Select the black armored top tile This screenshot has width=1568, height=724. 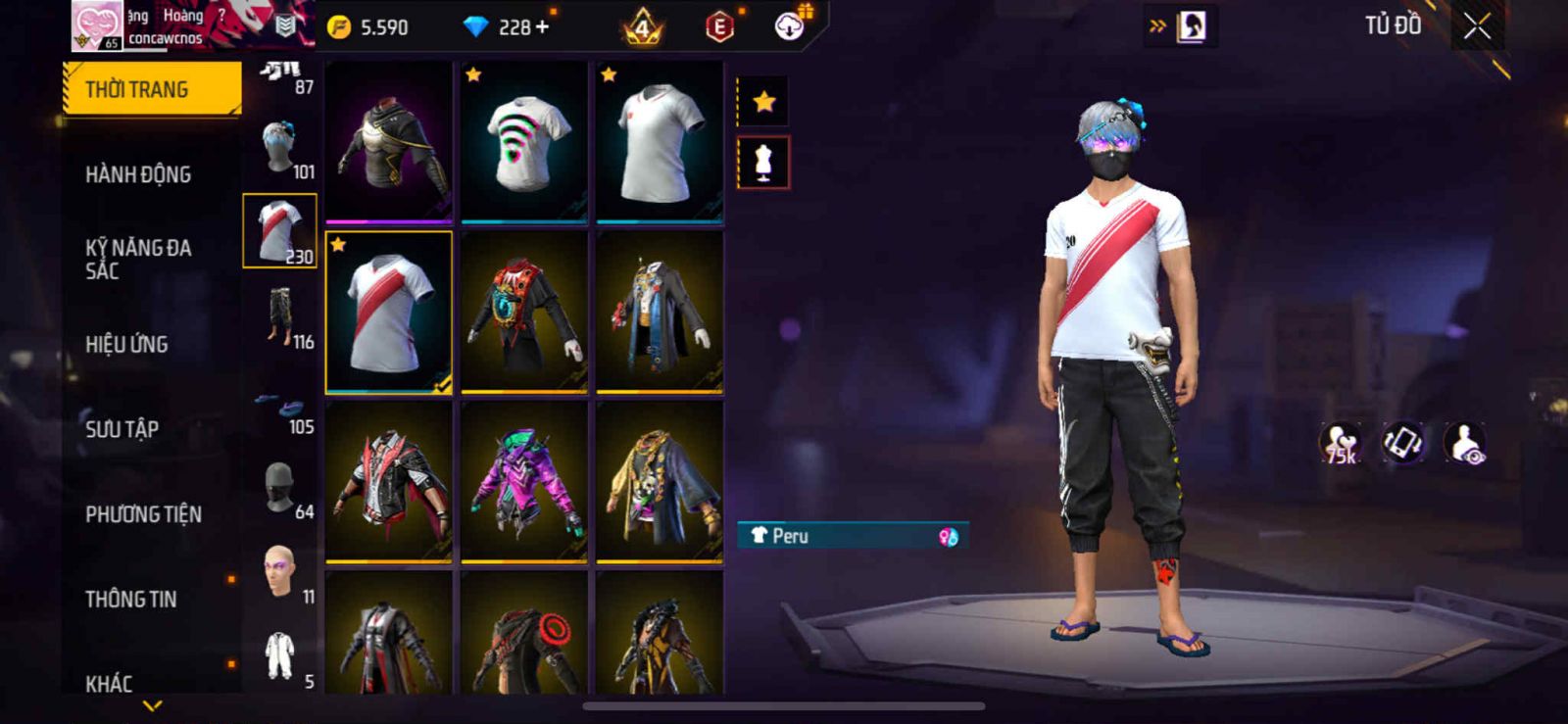click(389, 141)
